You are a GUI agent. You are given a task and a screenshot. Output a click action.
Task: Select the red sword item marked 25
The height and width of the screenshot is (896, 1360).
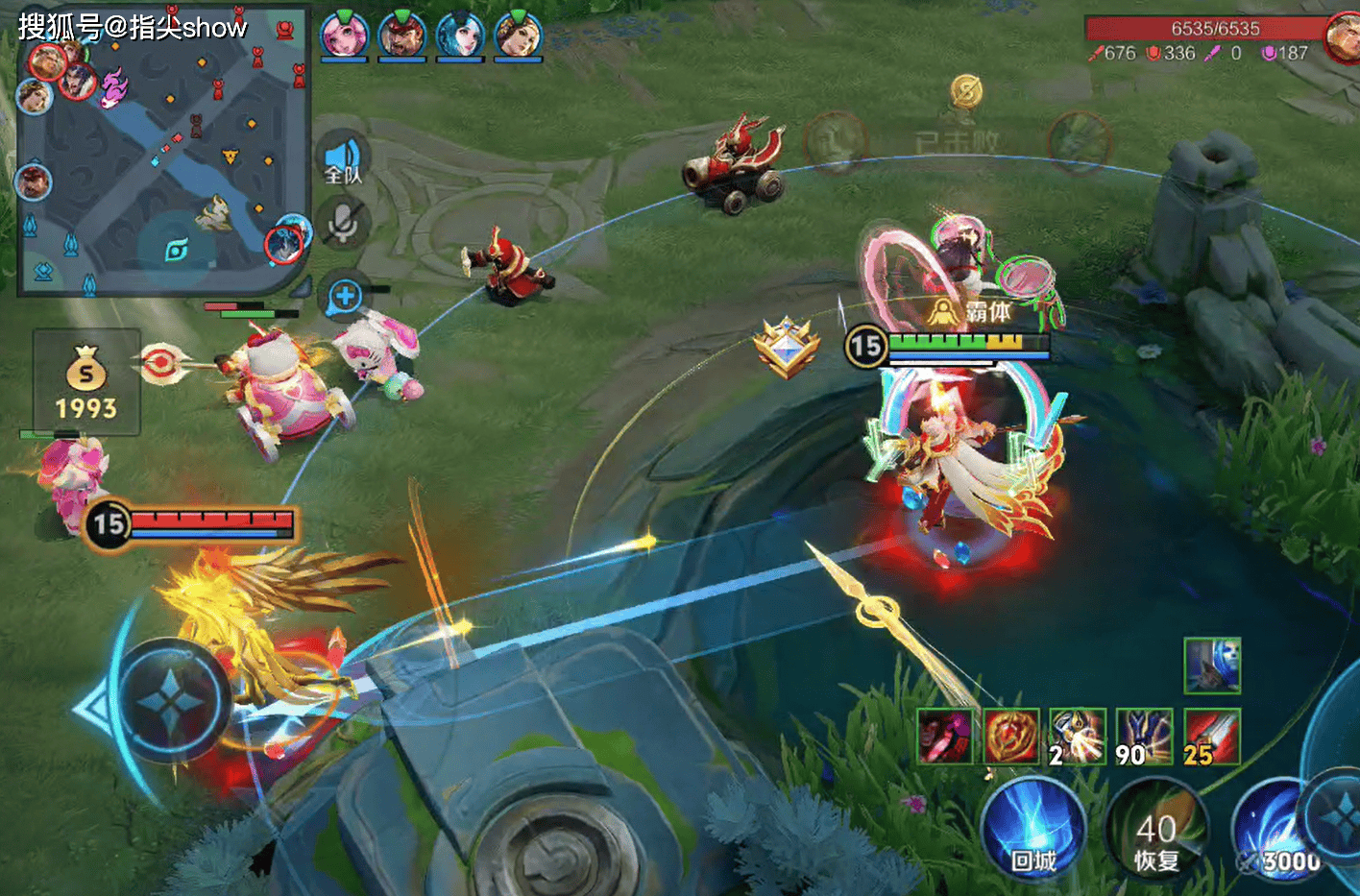pyautogui.click(x=1212, y=737)
